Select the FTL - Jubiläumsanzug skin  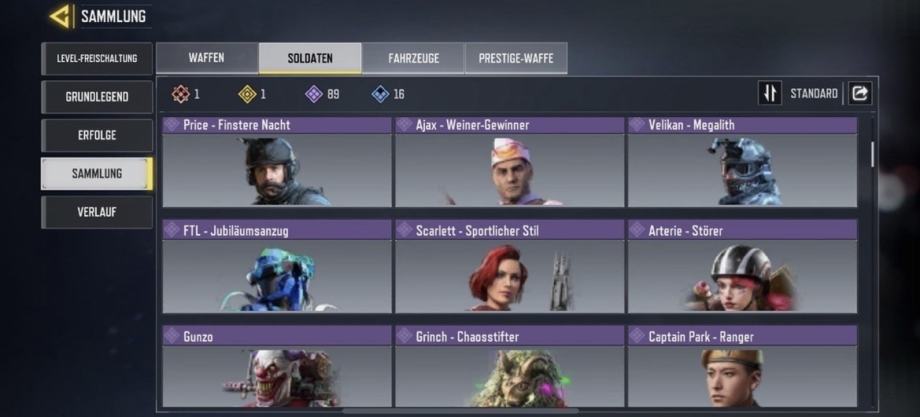coord(276,267)
